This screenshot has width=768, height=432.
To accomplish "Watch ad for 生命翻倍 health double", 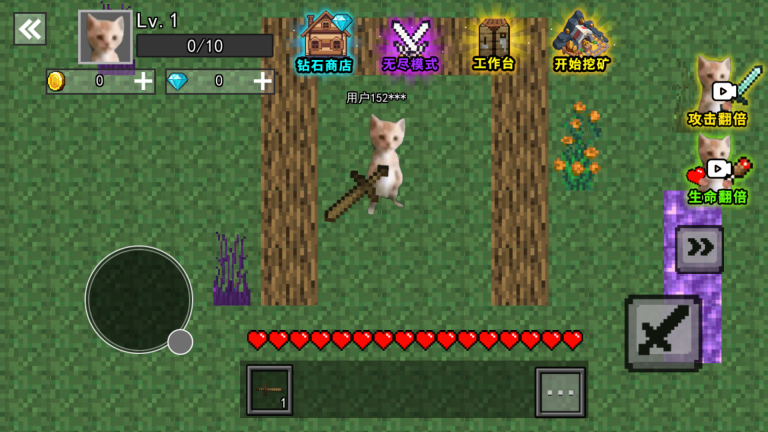I will [x=718, y=172].
